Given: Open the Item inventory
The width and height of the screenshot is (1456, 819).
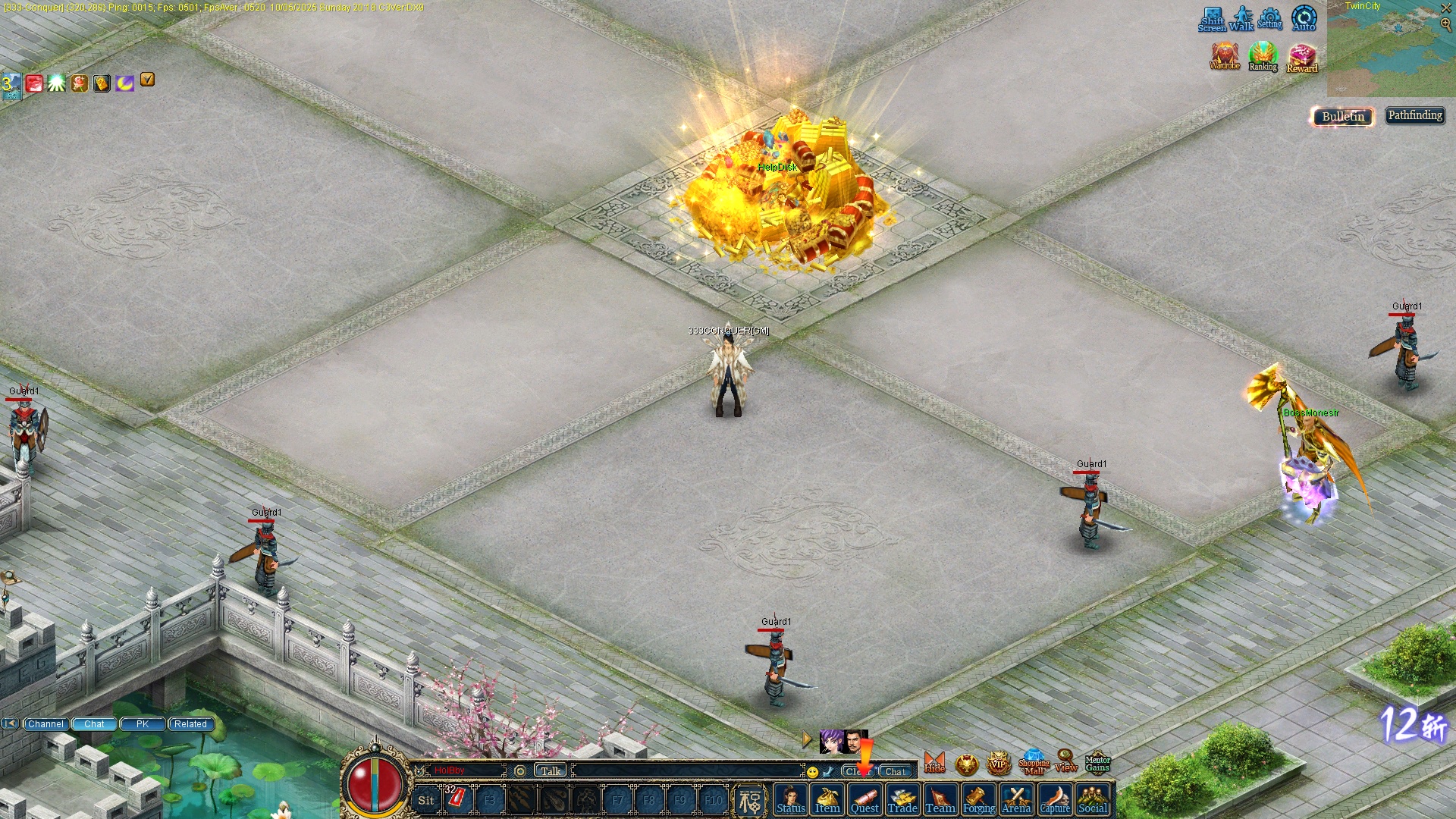Looking at the screenshot, I should (827, 800).
